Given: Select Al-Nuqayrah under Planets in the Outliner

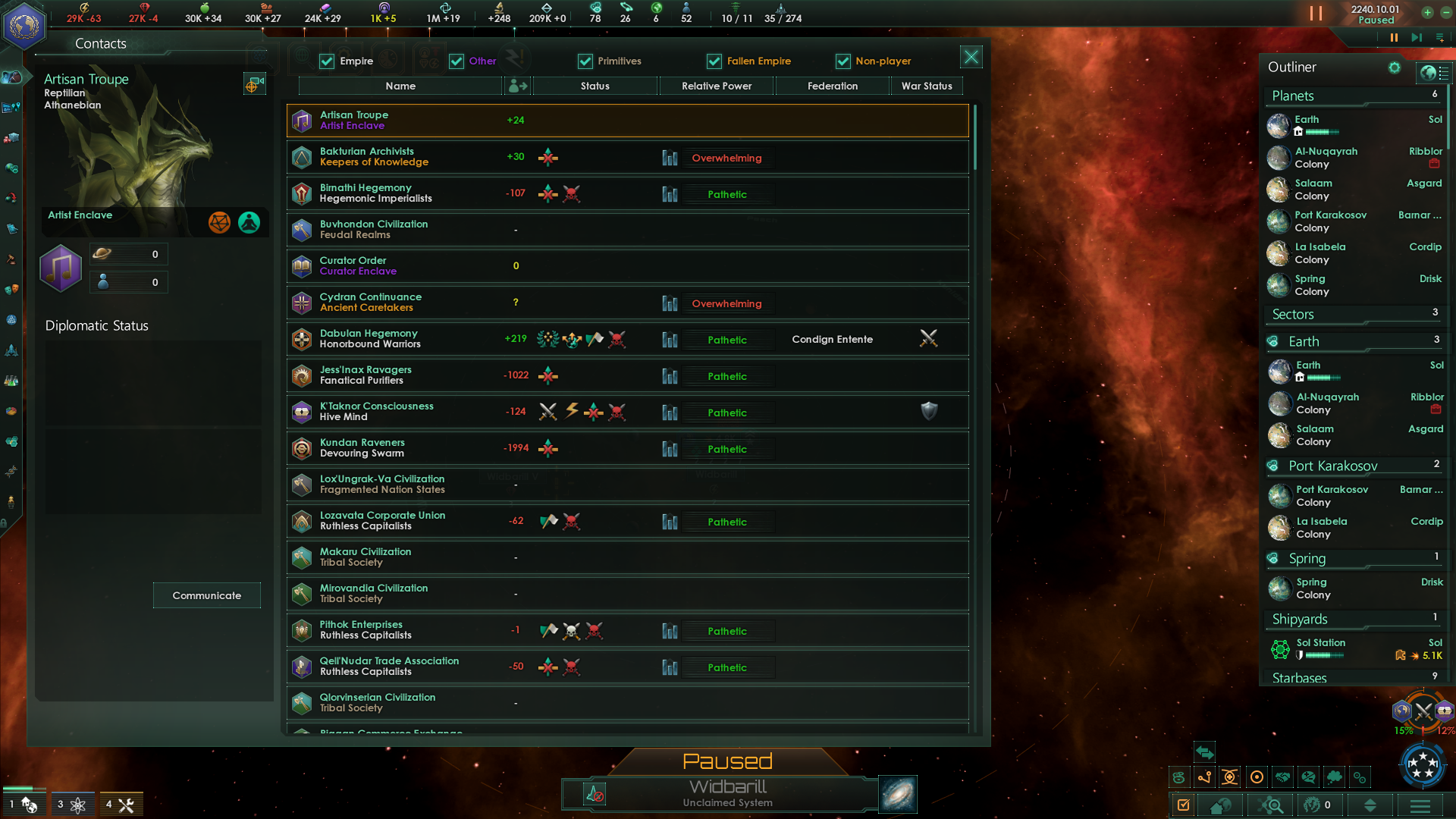Looking at the screenshot, I should click(x=1326, y=157).
